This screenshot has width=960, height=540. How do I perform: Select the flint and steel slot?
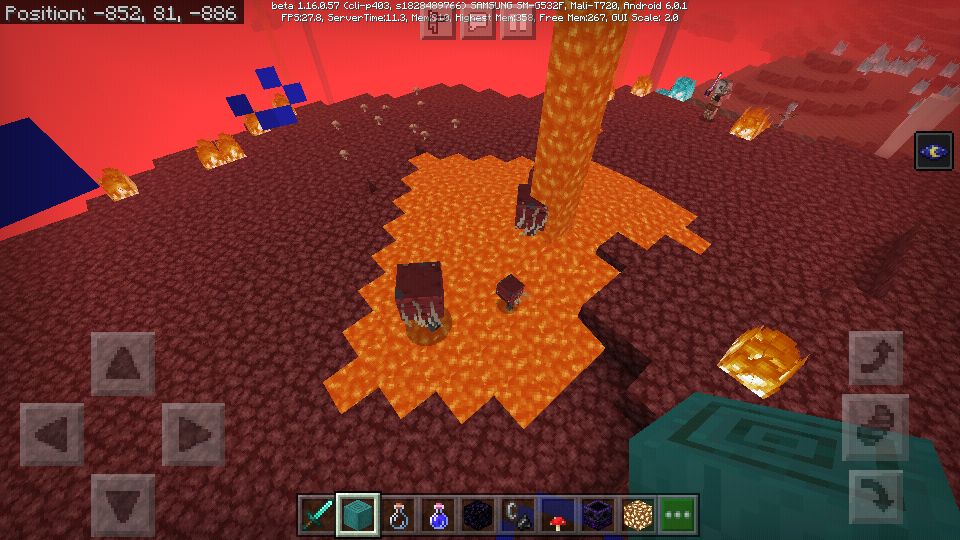tap(518, 515)
